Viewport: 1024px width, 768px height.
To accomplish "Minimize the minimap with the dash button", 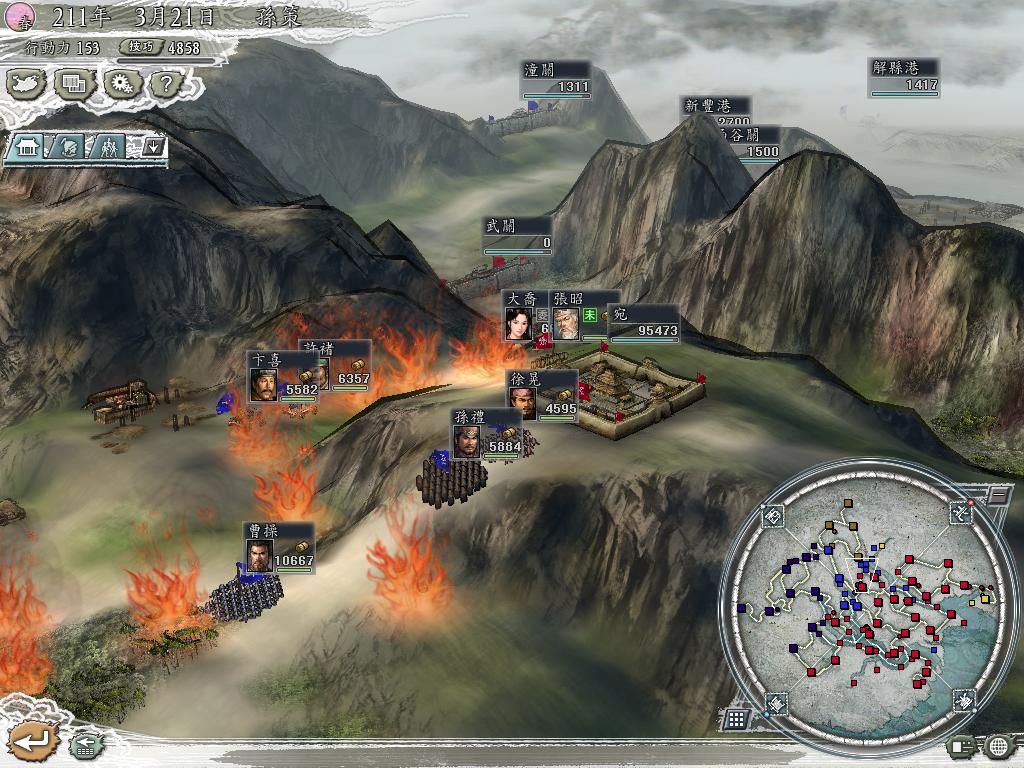I will click(x=998, y=494).
